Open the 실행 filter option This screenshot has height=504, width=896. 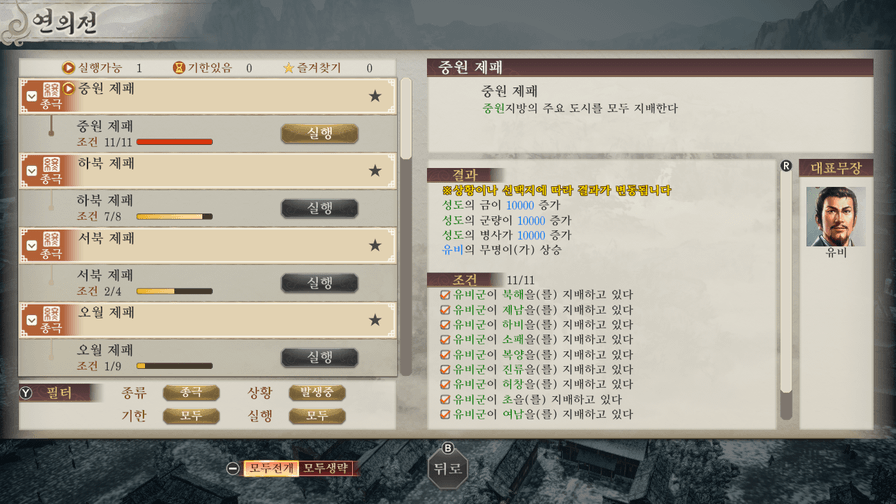(317, 415)
